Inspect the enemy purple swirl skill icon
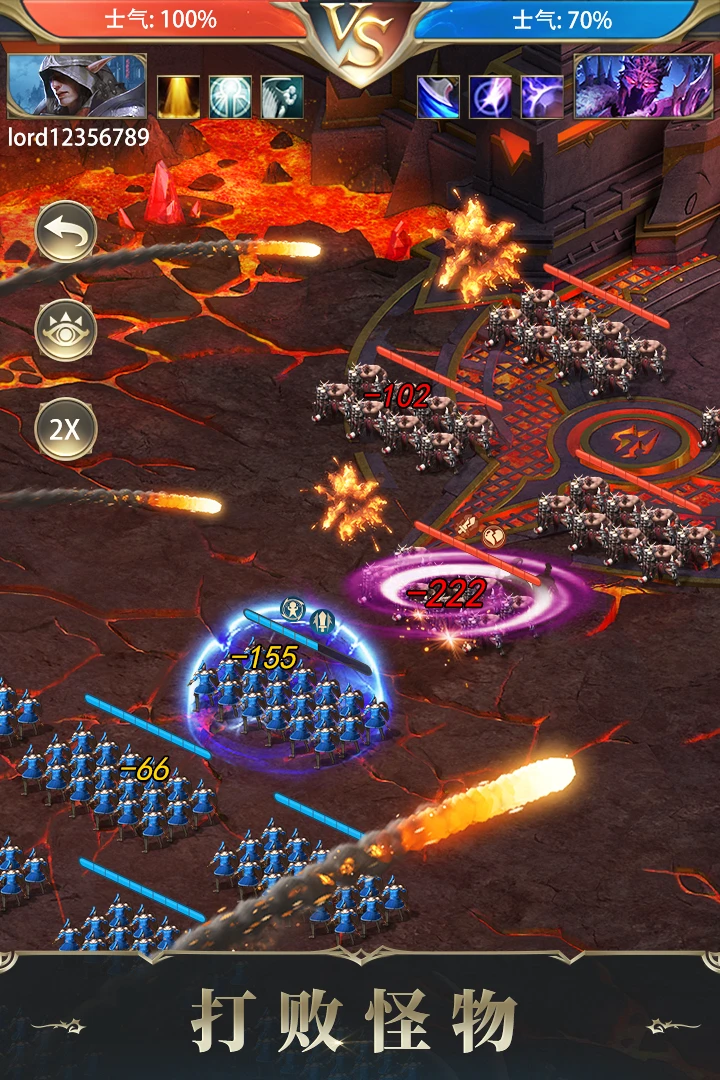 tap(542, 97)
